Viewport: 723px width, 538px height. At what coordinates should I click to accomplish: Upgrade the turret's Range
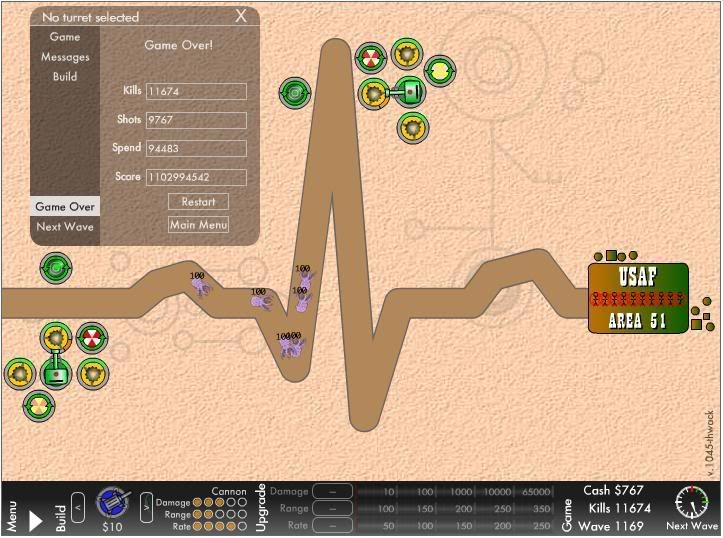coord(332,509)
